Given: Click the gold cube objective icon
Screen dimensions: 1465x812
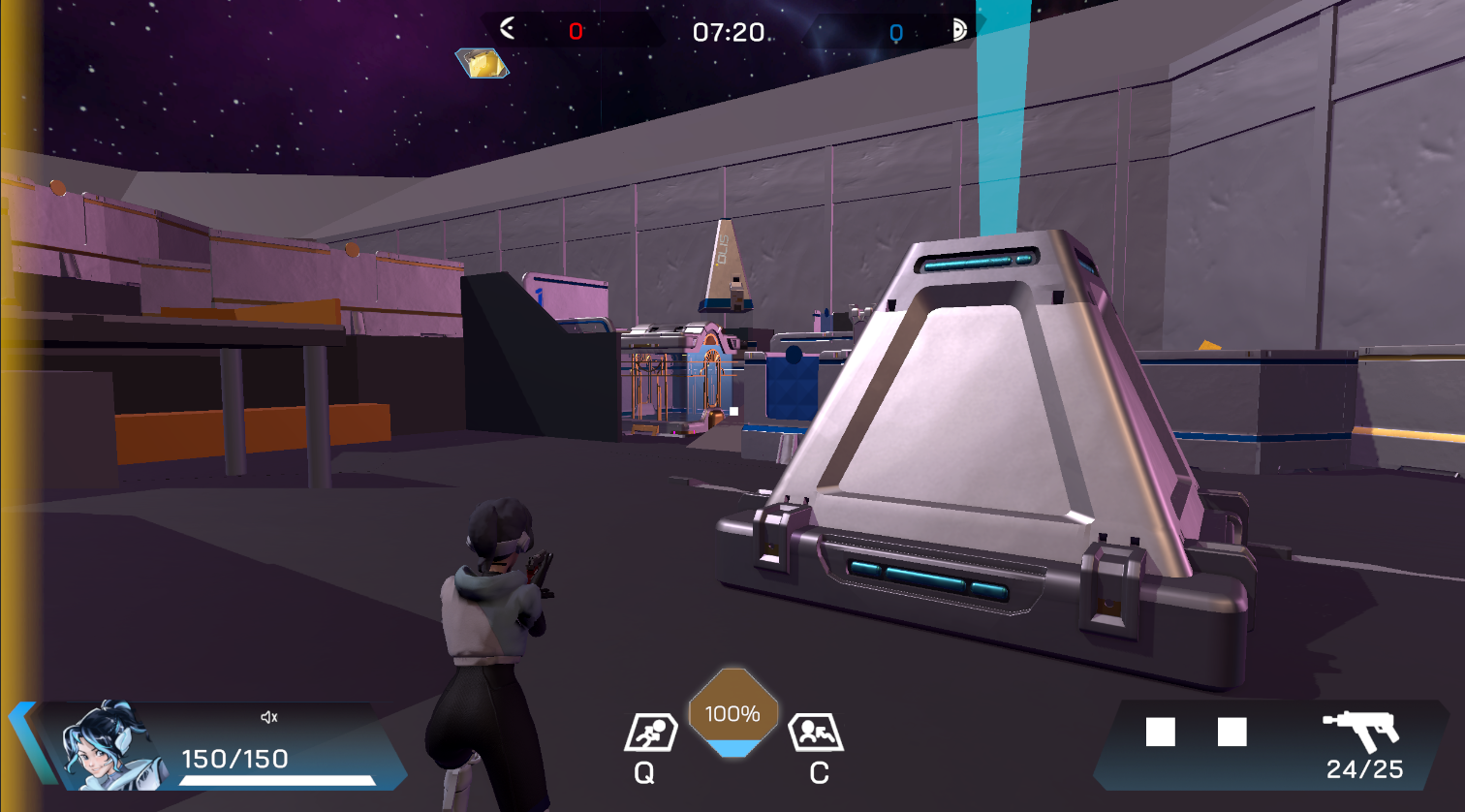Looking at the screenshot, I should 482,63.
